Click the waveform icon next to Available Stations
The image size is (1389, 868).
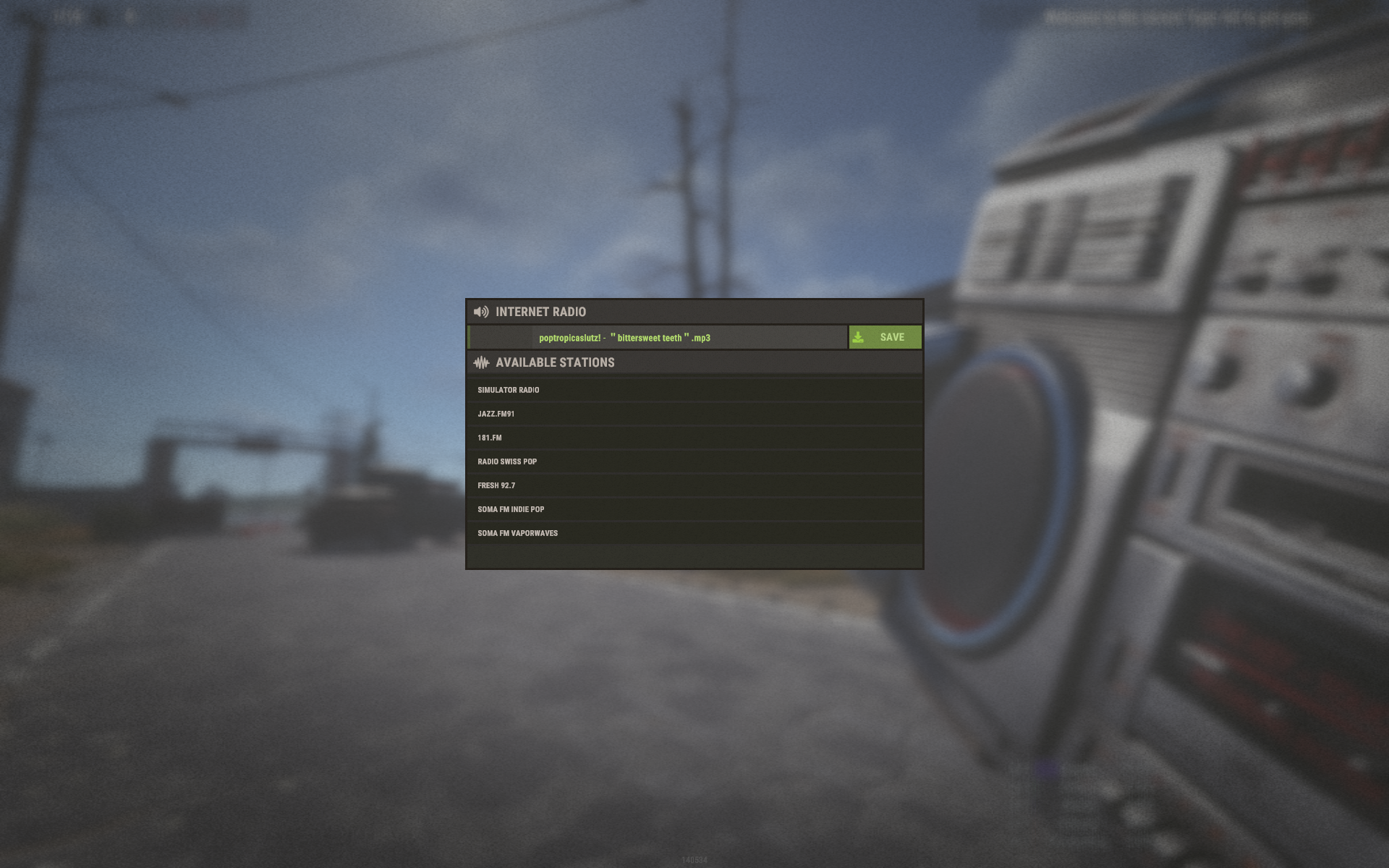click(482, 362)
